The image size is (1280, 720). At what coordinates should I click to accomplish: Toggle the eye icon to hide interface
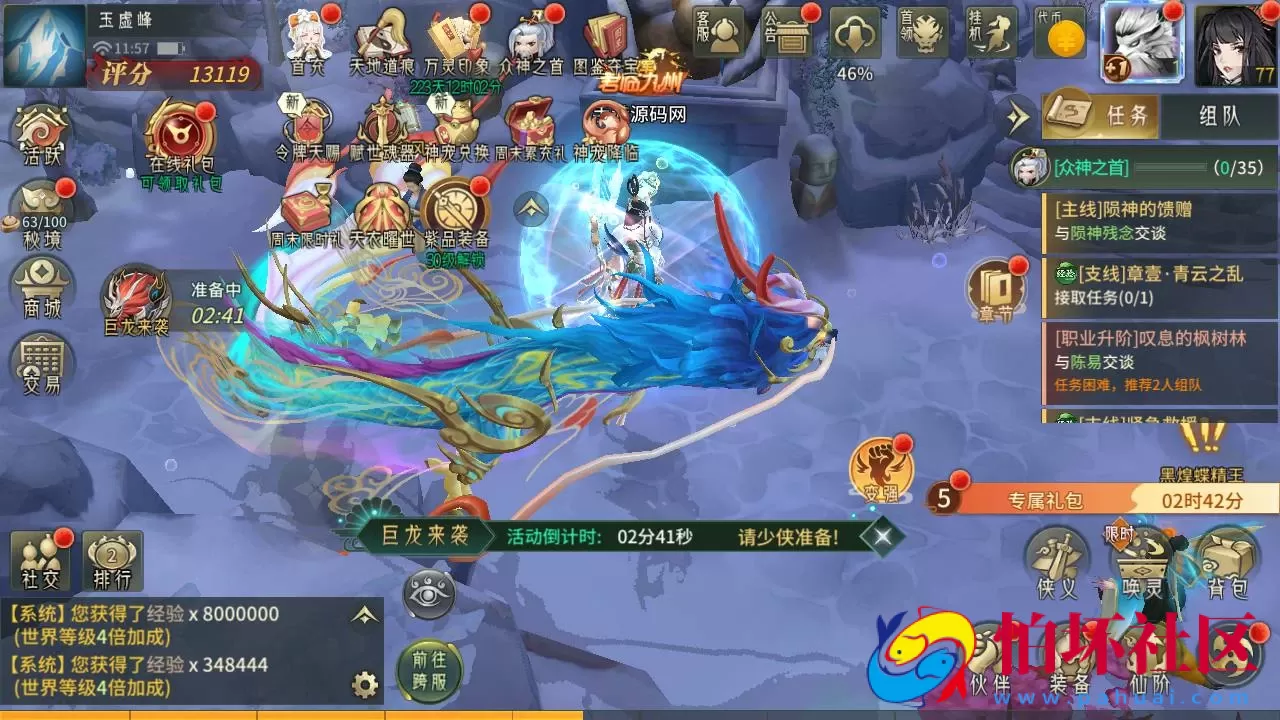click(429, 594)
